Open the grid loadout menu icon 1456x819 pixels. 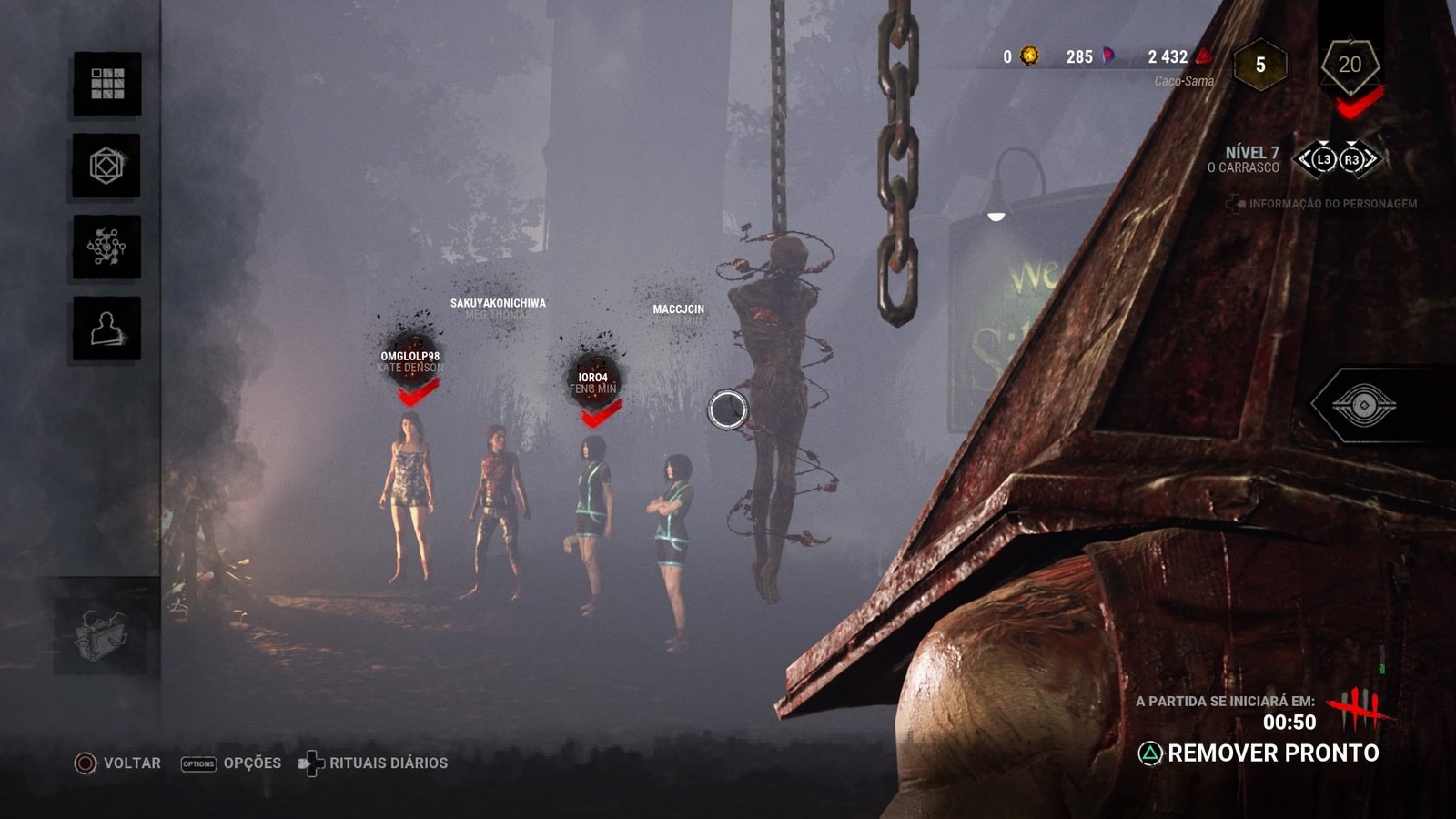pyautogui.click(x=107, y=84)
